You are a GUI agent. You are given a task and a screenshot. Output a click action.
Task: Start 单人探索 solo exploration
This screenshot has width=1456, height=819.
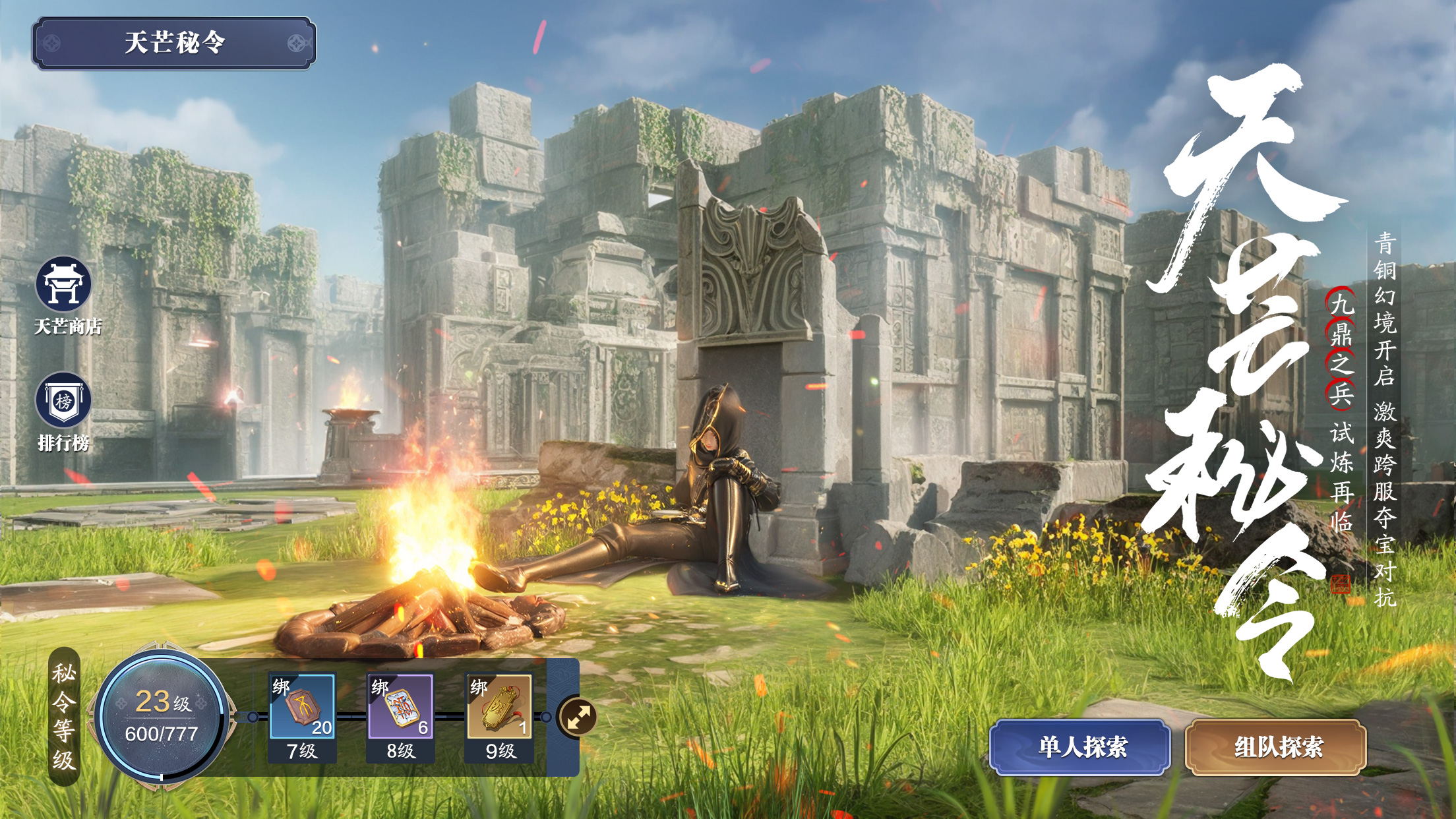coord(1080,747)
